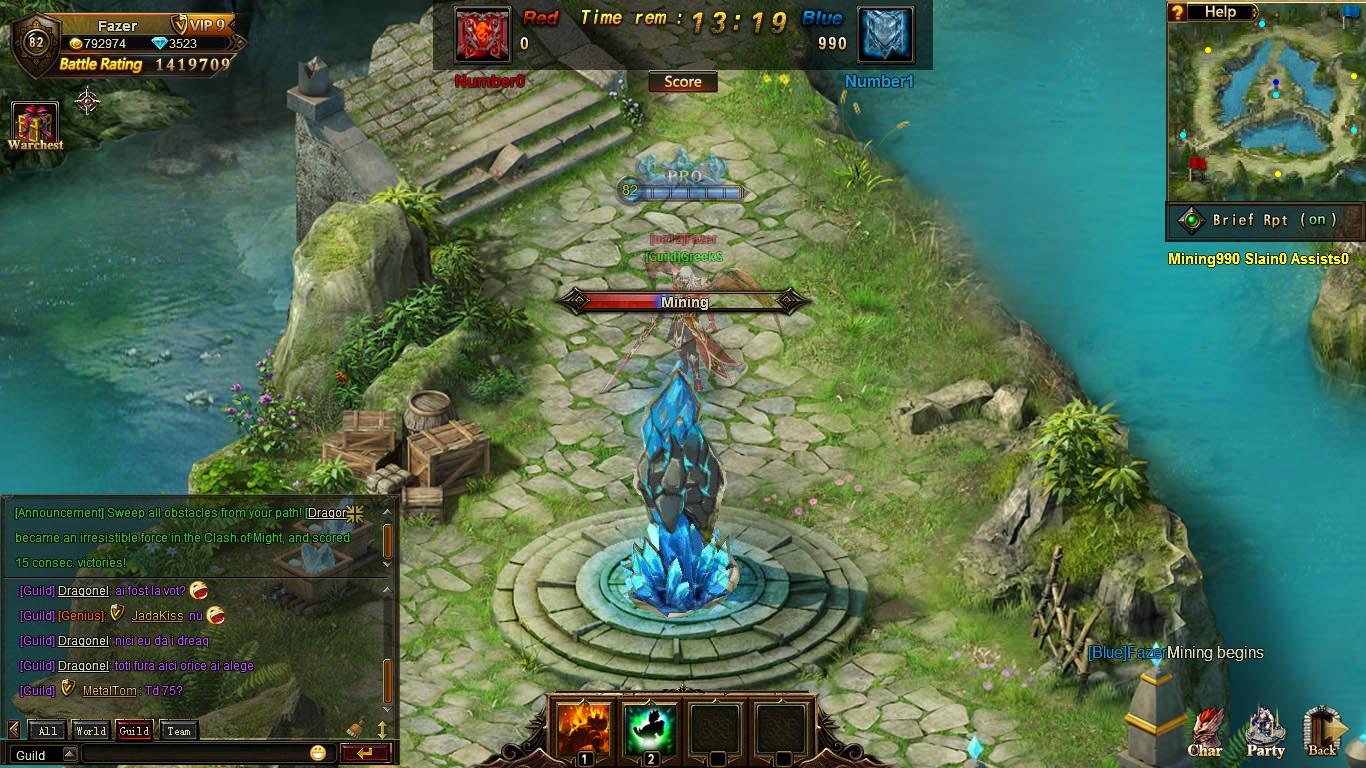Image resolution: width=1366 pixels, height=768 pixels.
Task: Switch chat to the Team tab
Action: [179, 731]
